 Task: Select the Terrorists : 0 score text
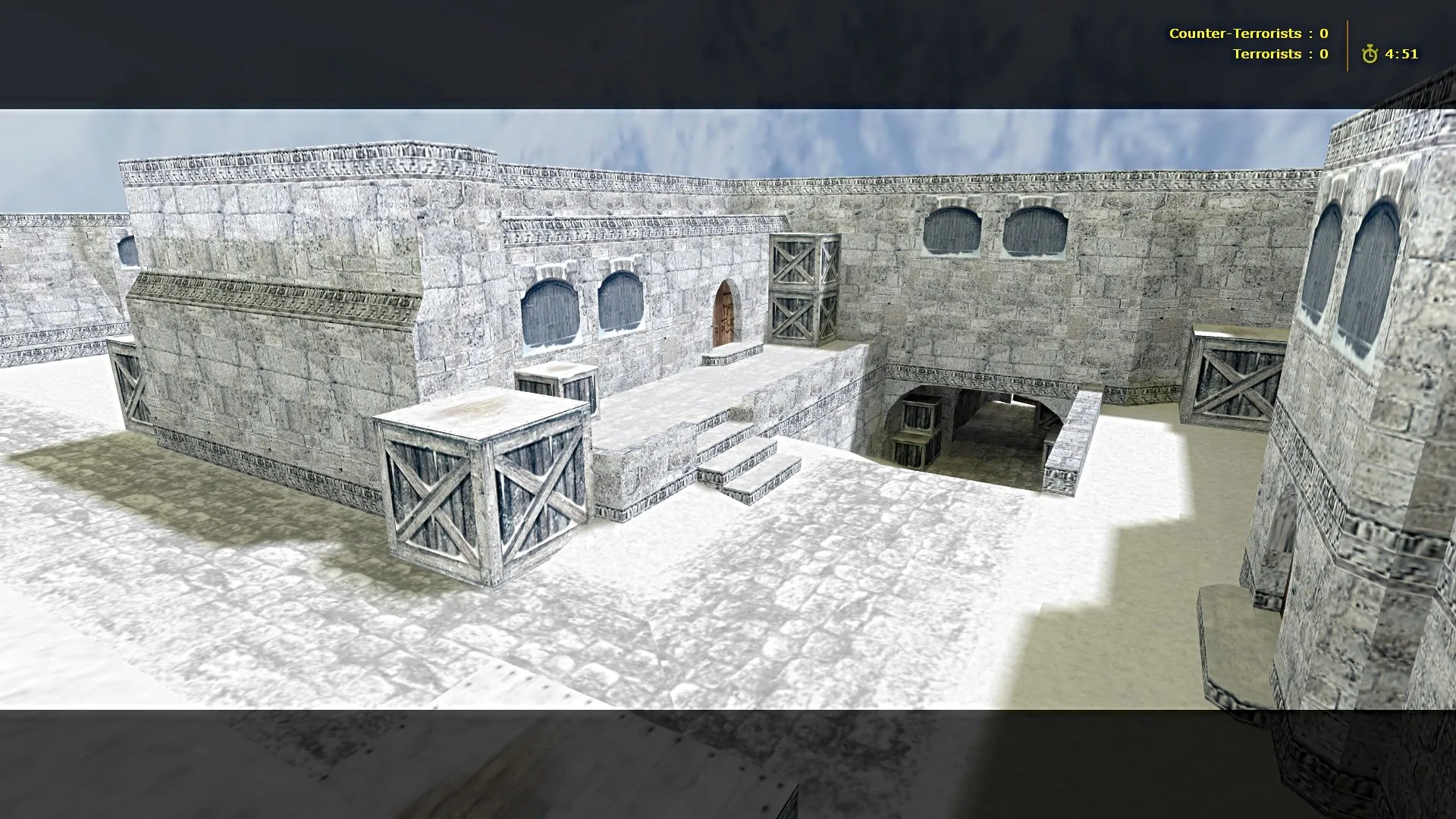1281,54
